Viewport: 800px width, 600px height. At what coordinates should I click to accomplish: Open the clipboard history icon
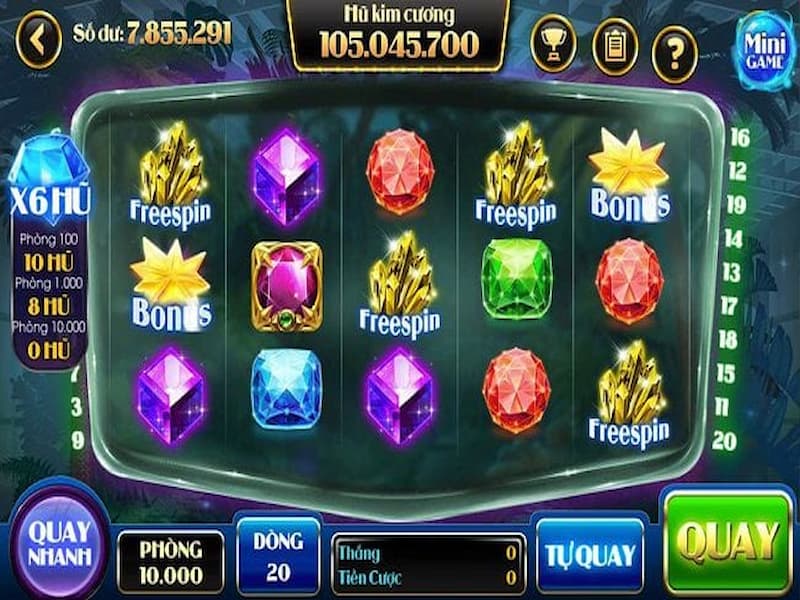coord(614,44)
